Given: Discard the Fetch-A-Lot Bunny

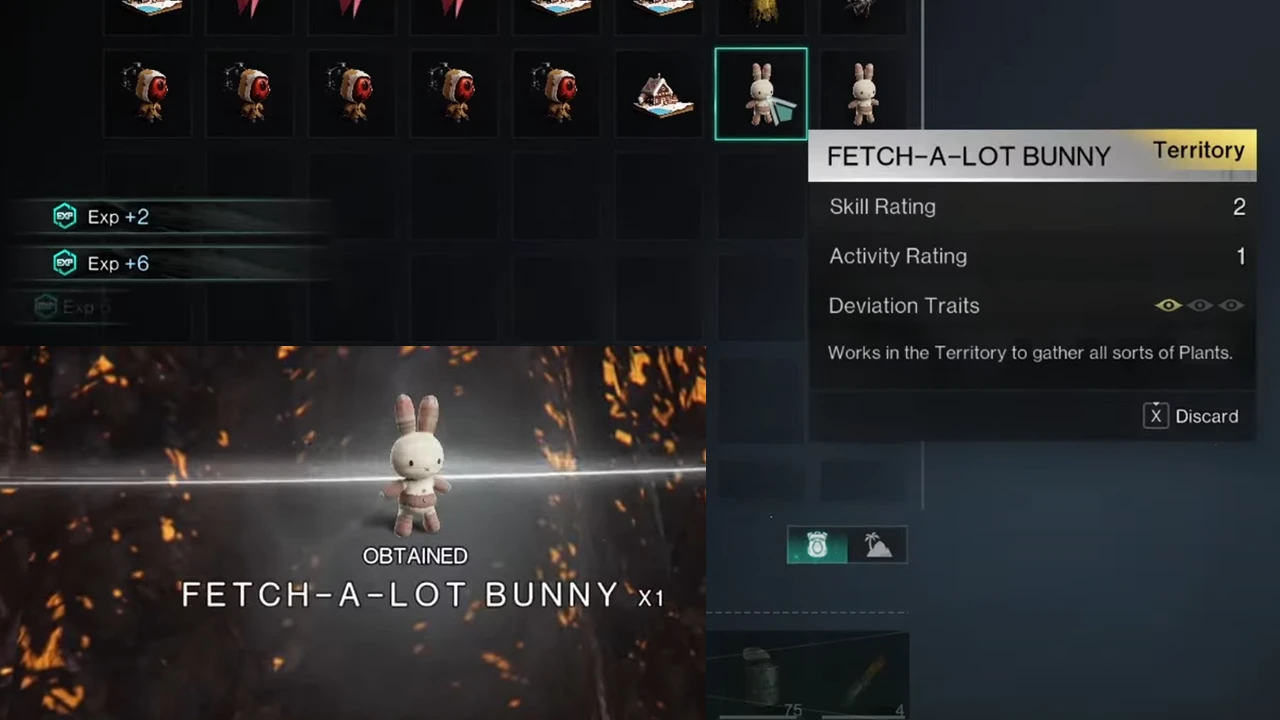Looking at the screenshot, I should coord(1206,416).
